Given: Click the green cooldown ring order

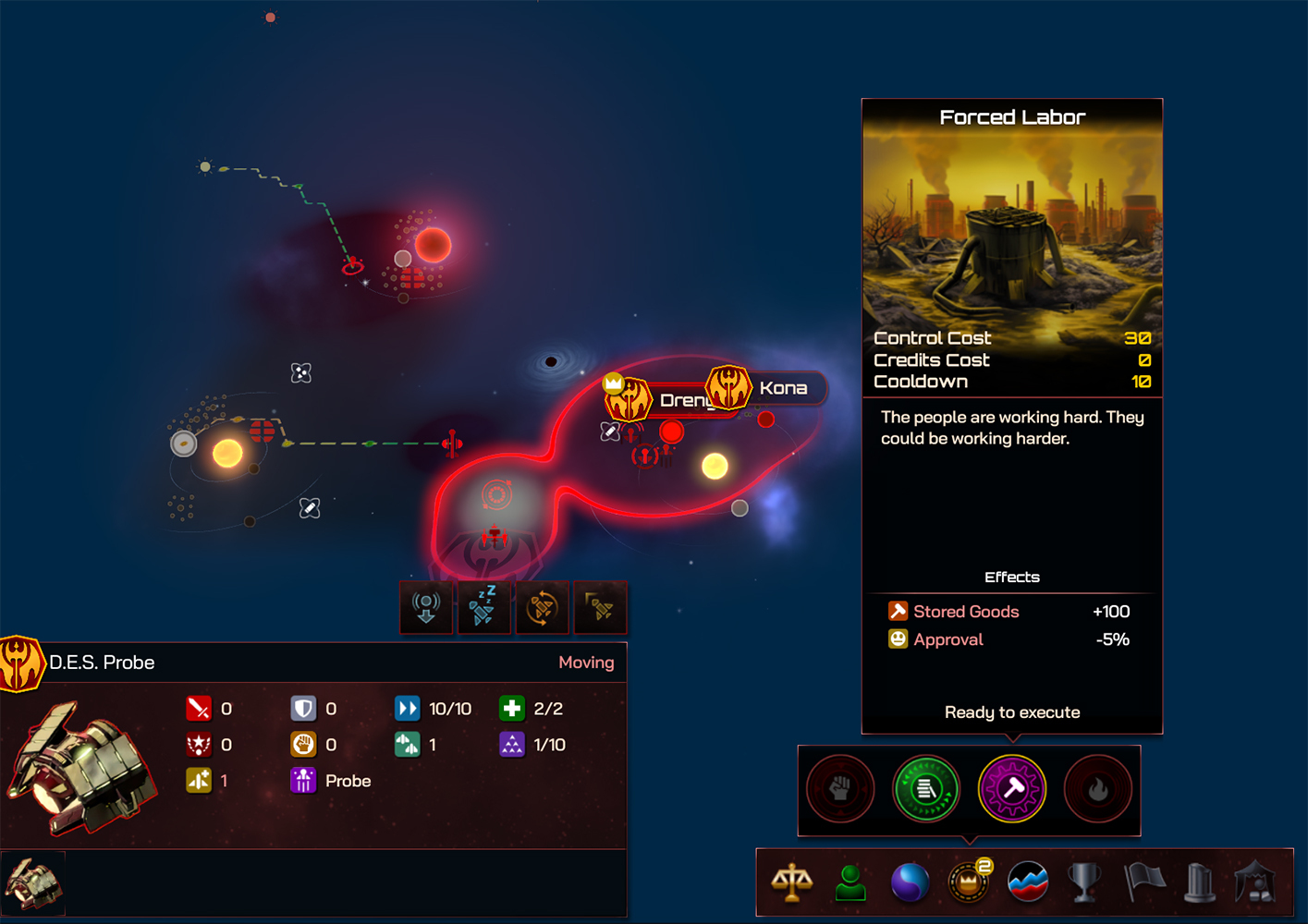Looking at the screenshot, I should click(x=926, y=789).
